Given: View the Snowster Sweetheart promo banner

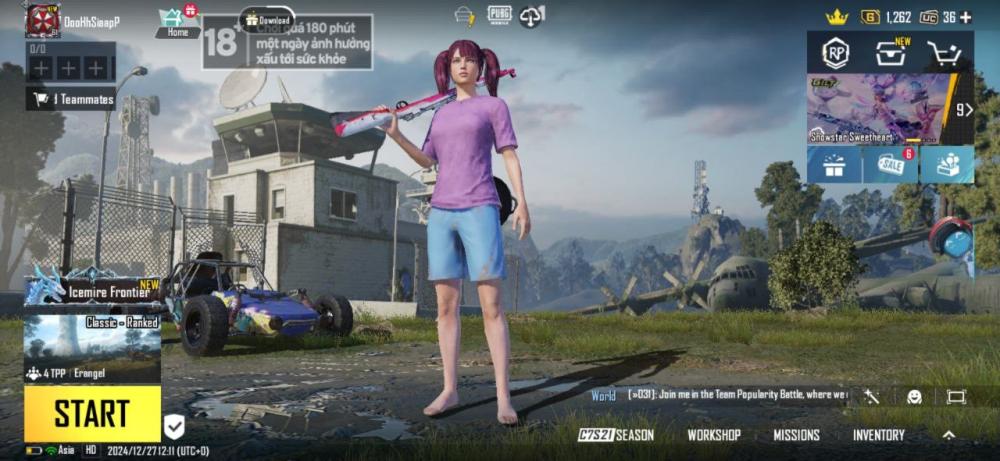Looking at the screenshot, I should click(x=880, y=109).
